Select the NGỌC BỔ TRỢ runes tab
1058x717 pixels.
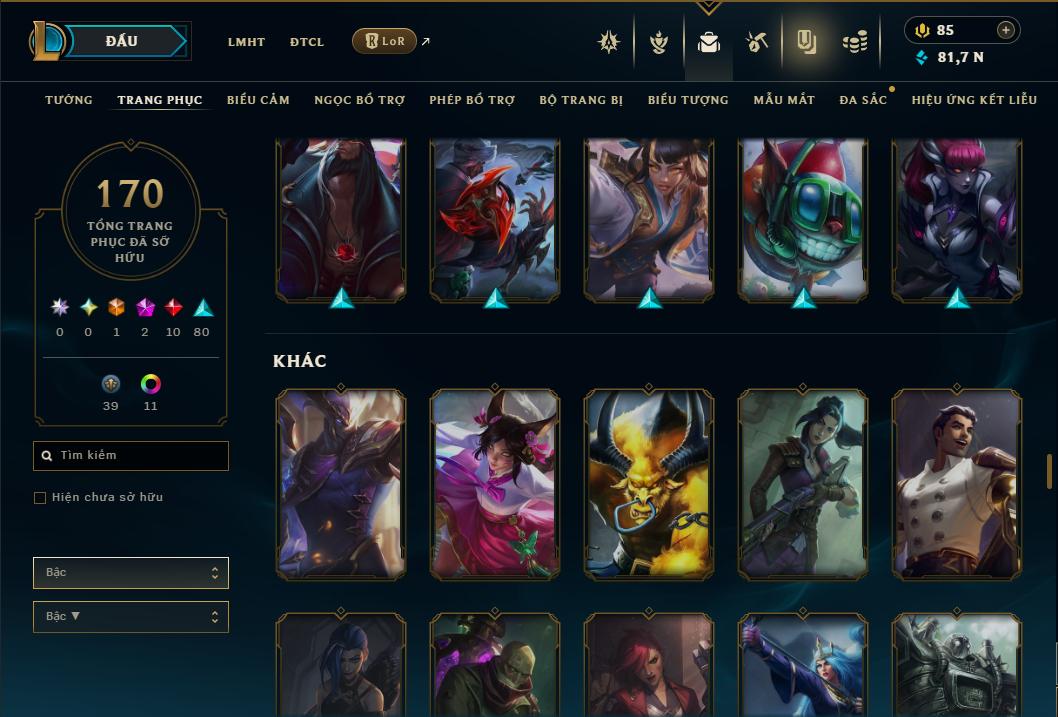(359, 100)
